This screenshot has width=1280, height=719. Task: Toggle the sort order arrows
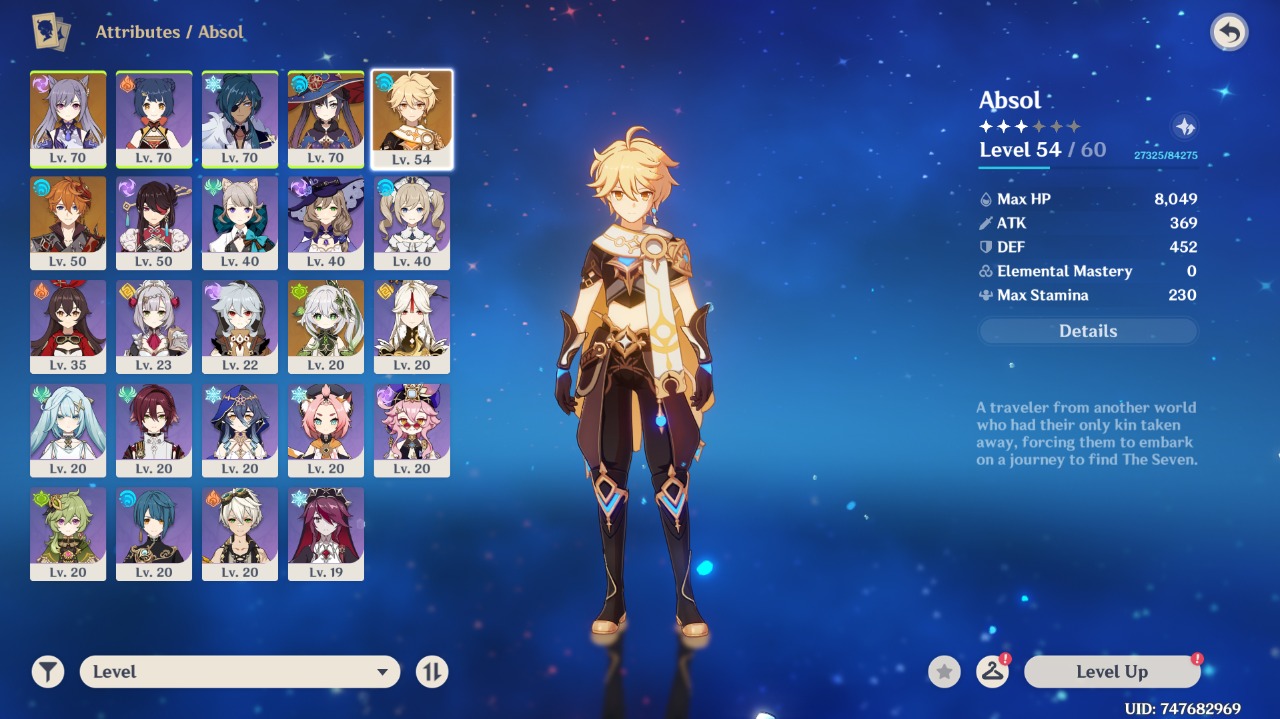(x=432, y=672)
